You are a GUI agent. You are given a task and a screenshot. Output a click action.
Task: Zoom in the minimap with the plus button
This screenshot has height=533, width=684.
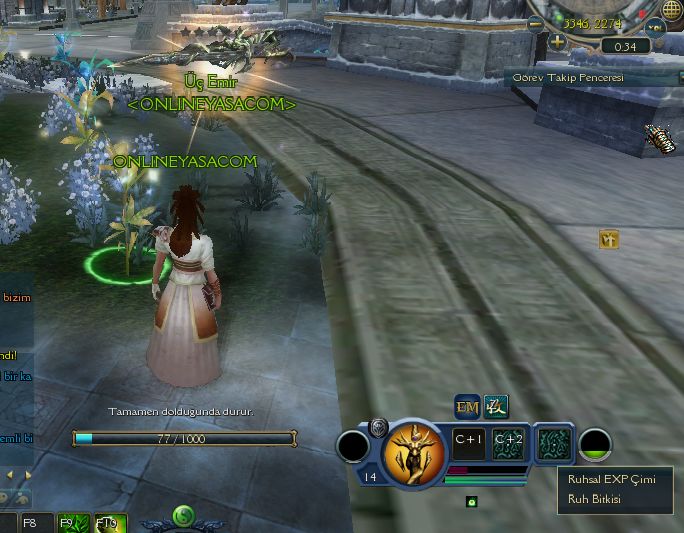(x=557, y=43)
